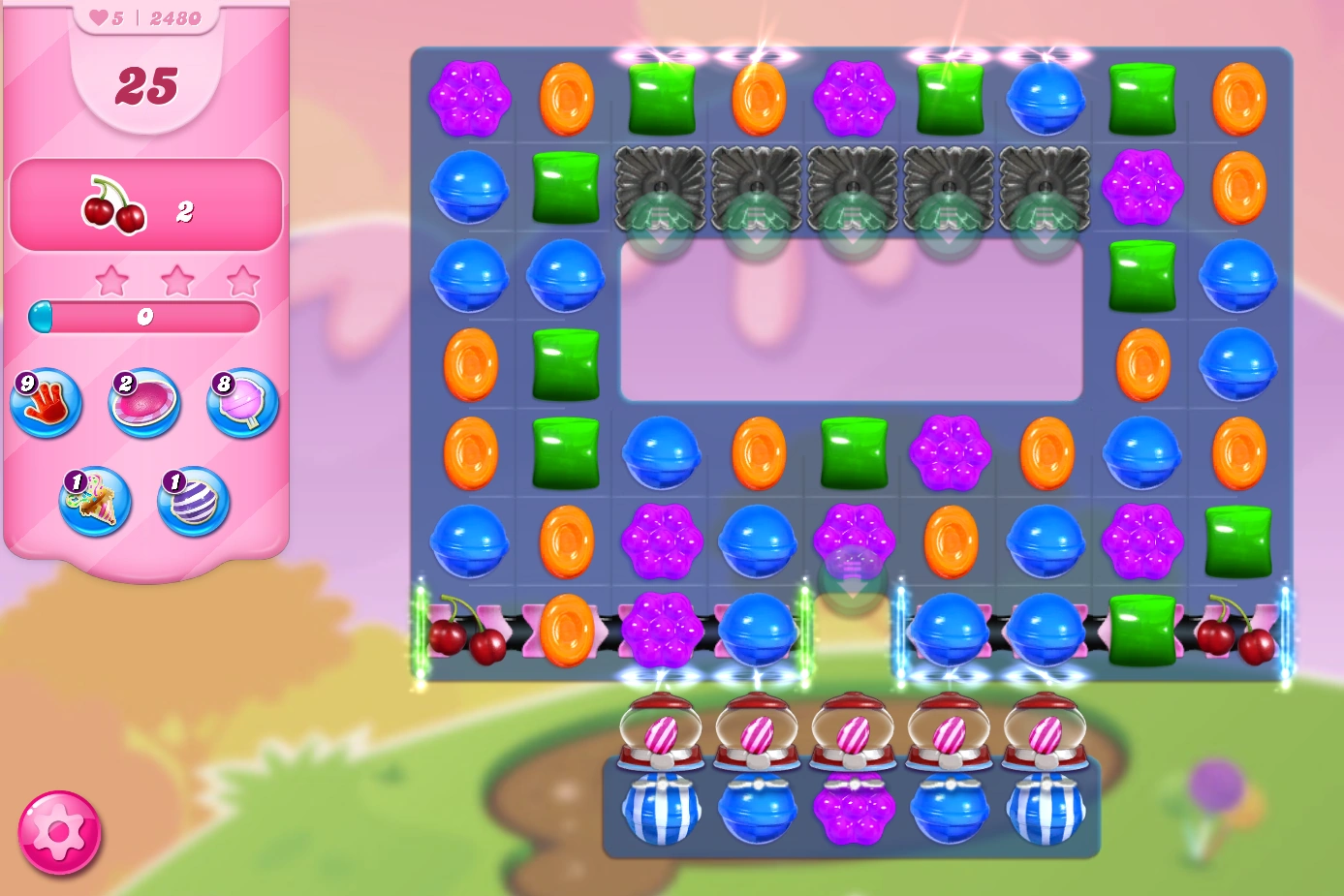This screenshot has width=1344, height=896.
Task: Click the first empty star above progress bar
Action: coord(113,279)
